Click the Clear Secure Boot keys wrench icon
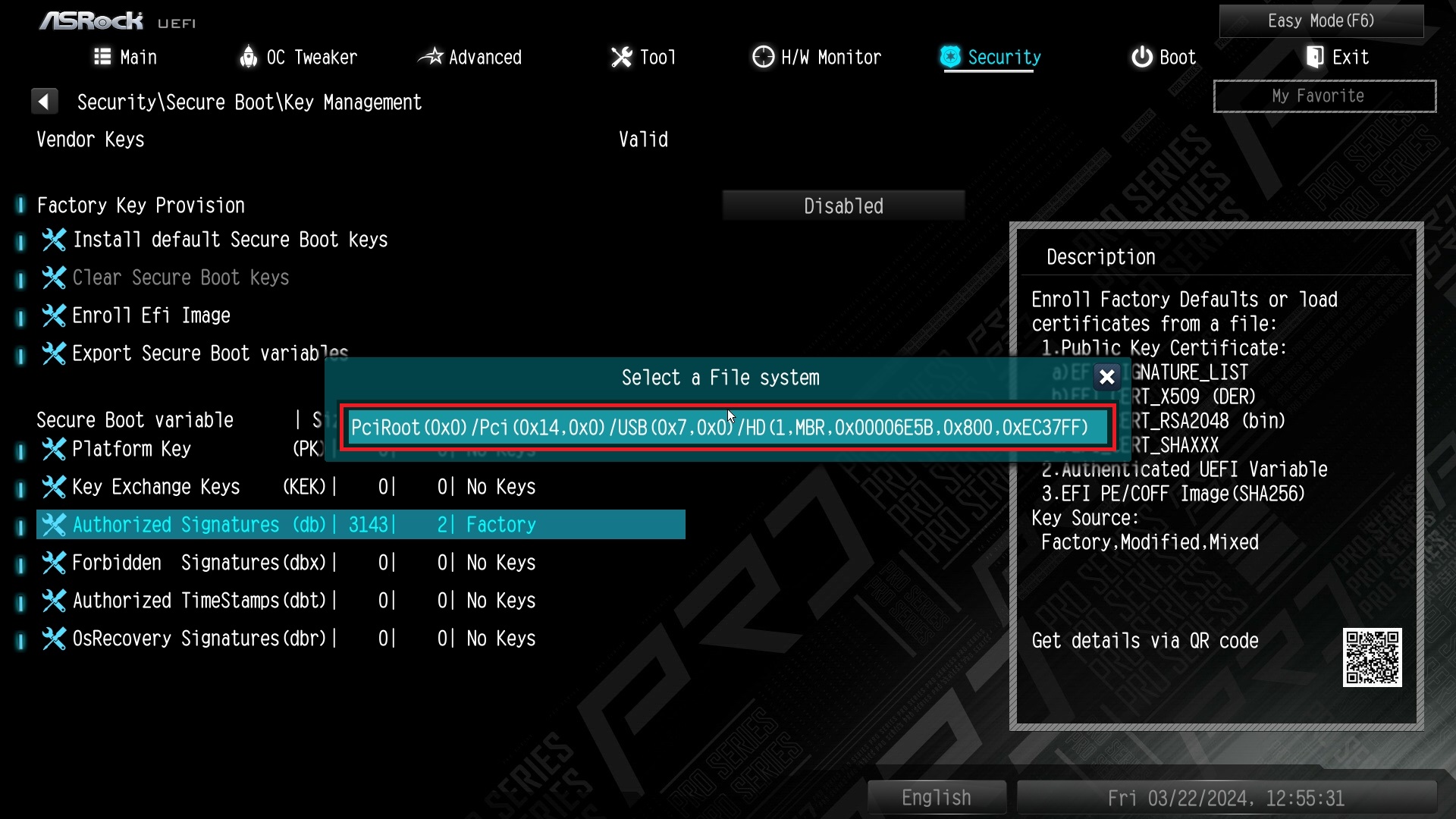This screenshot has height=819, width=1456. (x=54, y=278)
